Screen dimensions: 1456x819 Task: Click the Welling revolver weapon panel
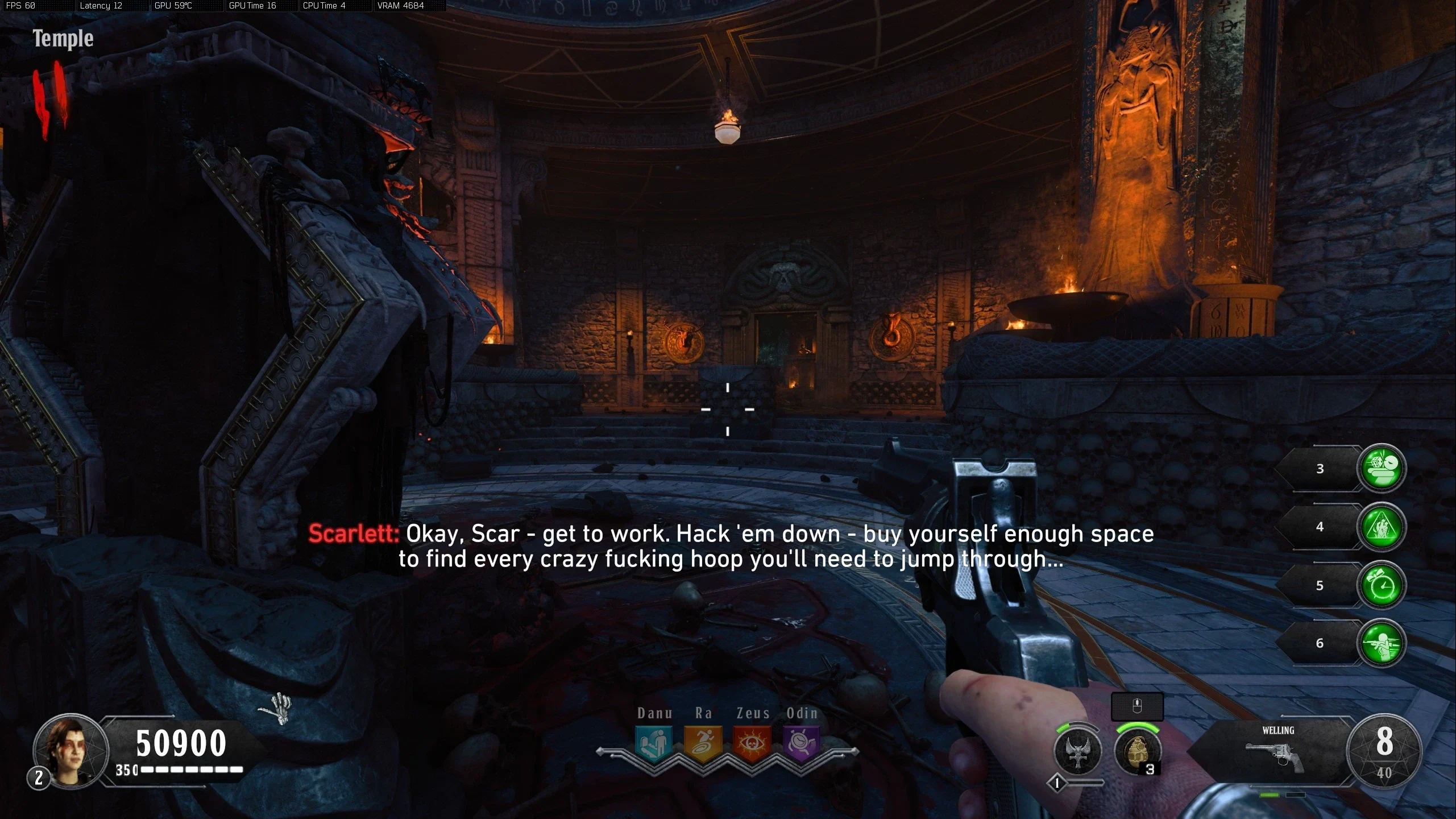(1276, 751)
